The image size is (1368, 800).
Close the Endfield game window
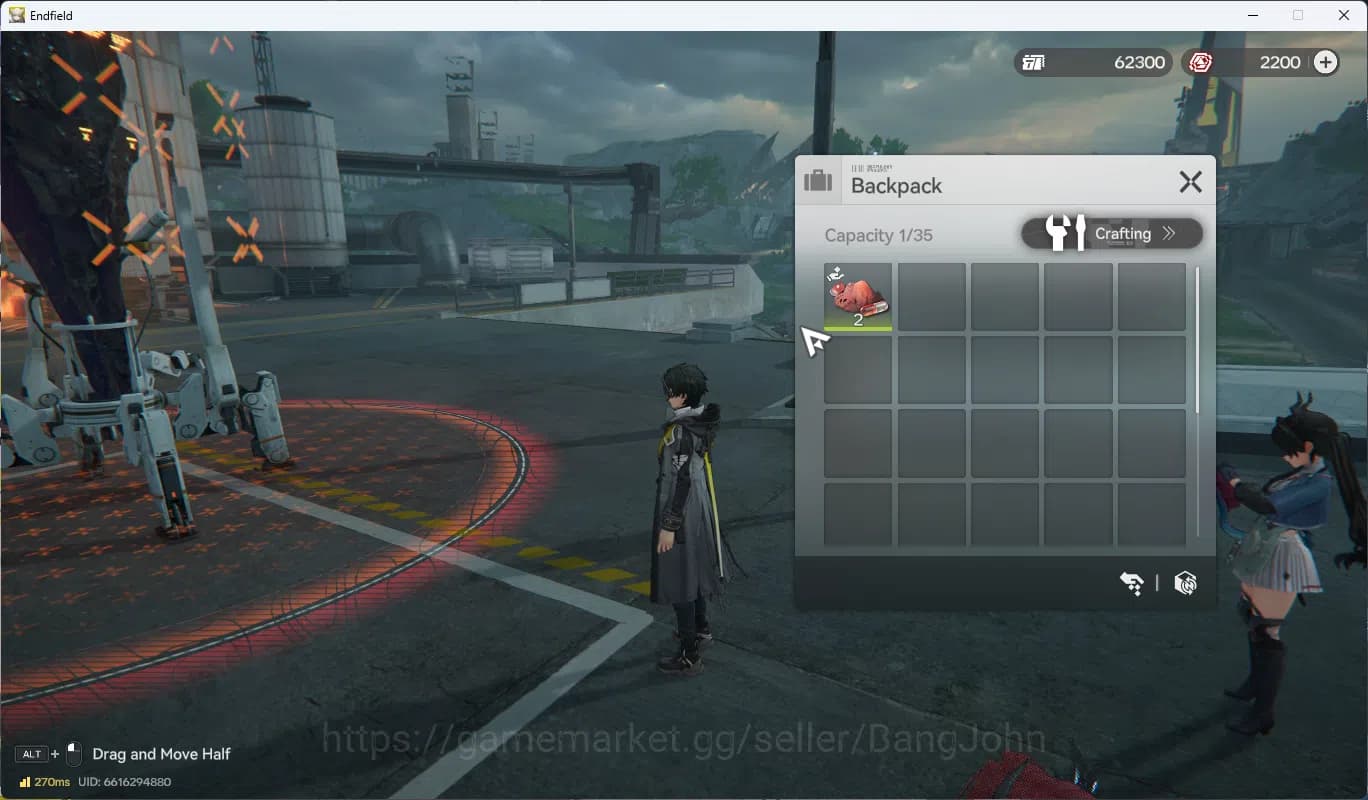coord(1344,15)
